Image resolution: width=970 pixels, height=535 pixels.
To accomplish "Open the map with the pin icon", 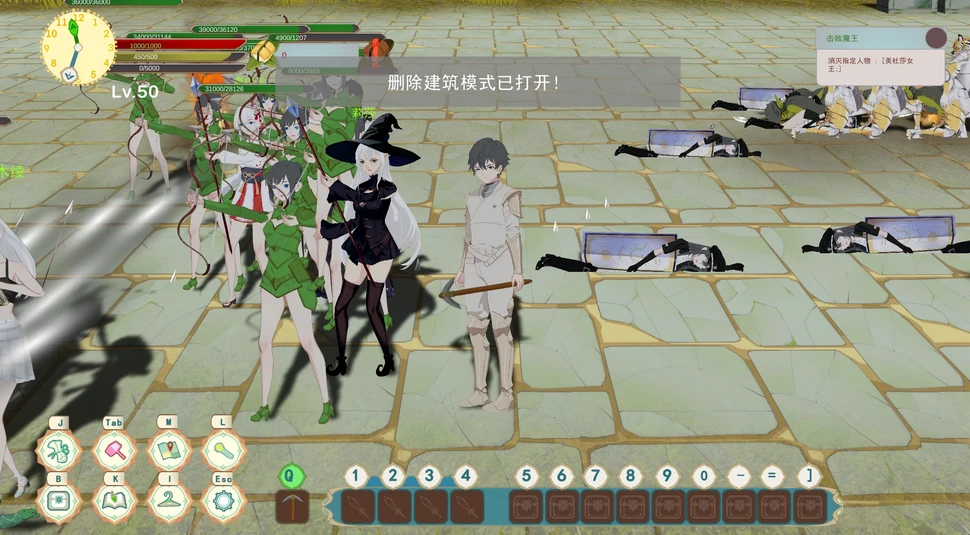I will (168, 451).
